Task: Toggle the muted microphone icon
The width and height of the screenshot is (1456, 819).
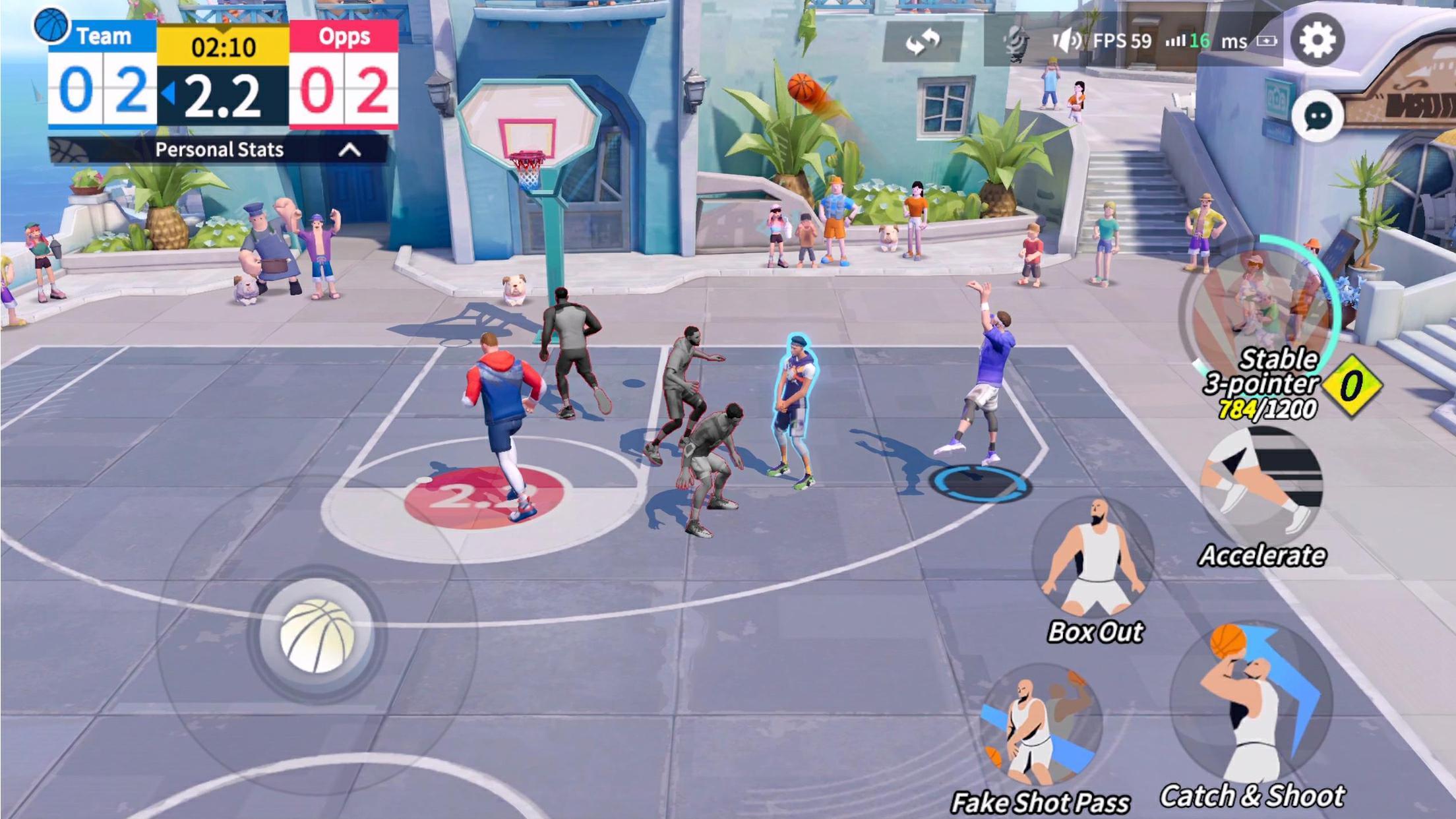Action: pyautogui.click(x=1016, y=41)
